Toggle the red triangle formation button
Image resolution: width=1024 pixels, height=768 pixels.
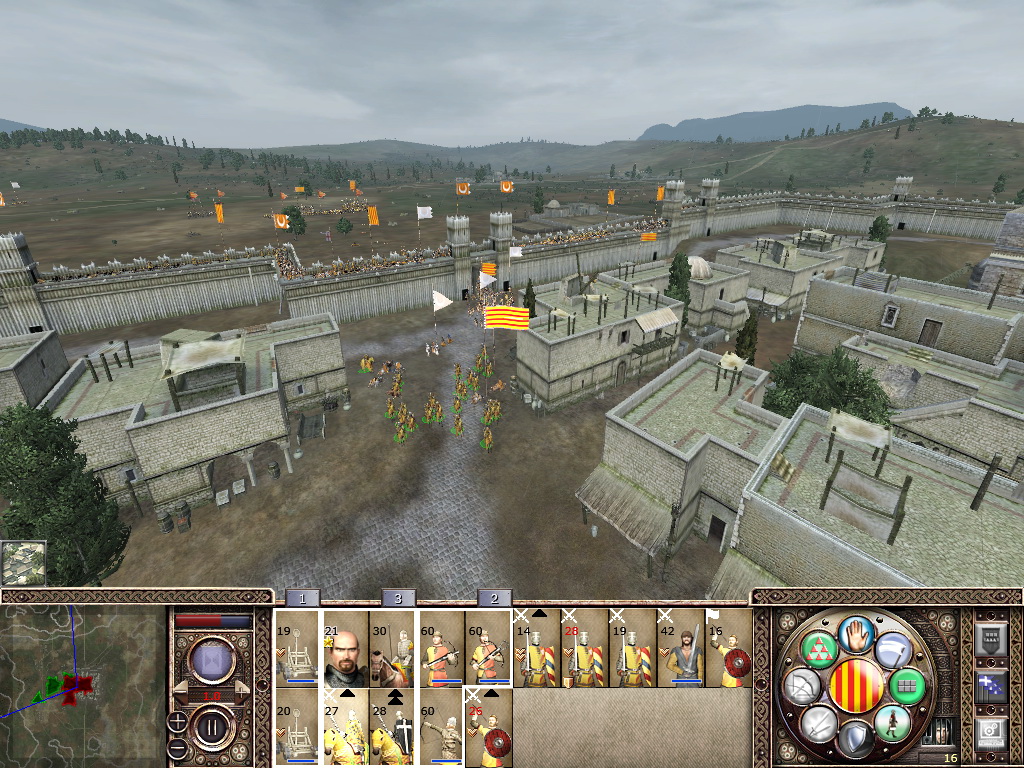coord(818,648)
